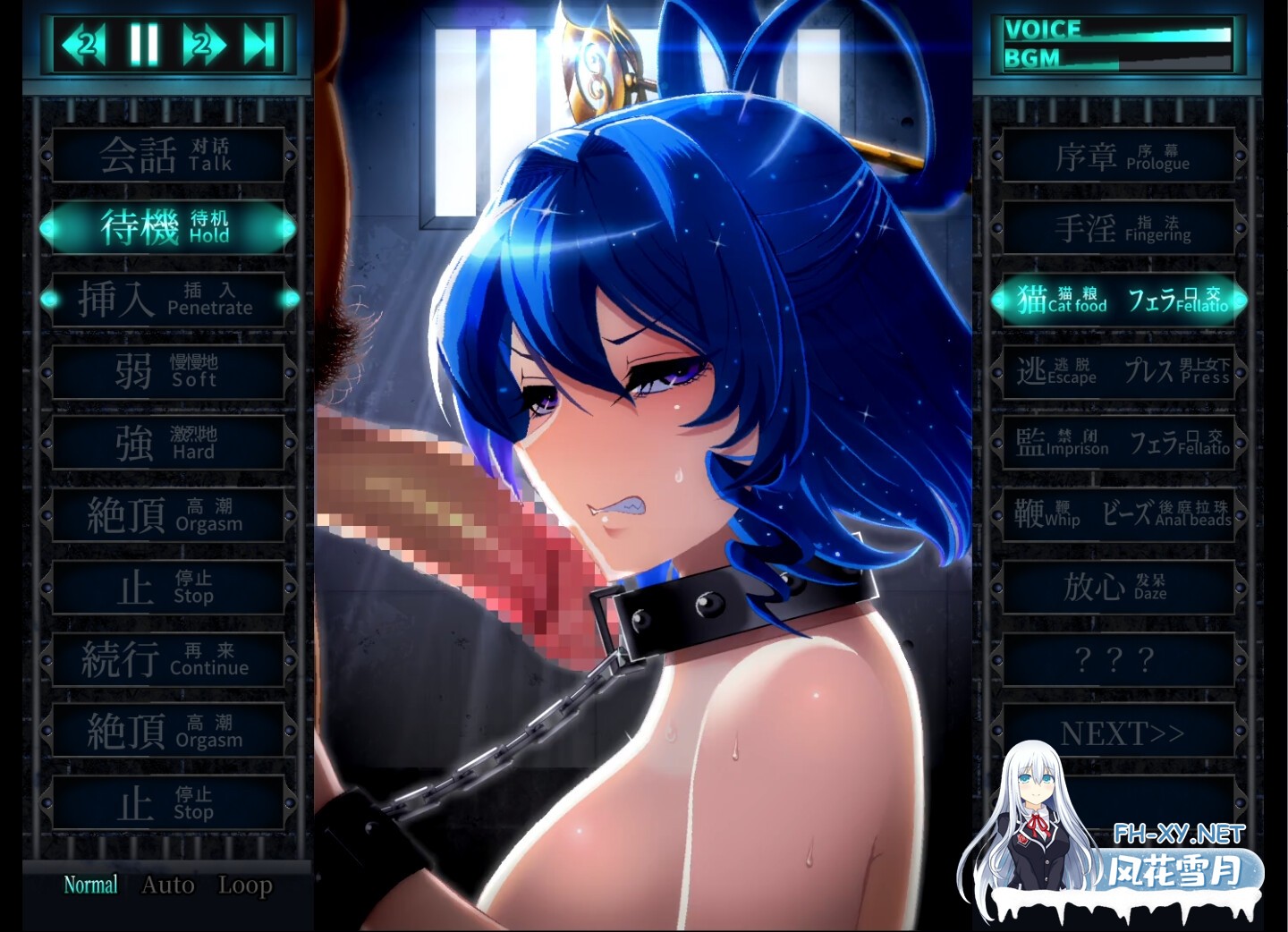Set intensity to 強 Hard
The height and width of the screenshot is (932, 1288).
(168, 443)
